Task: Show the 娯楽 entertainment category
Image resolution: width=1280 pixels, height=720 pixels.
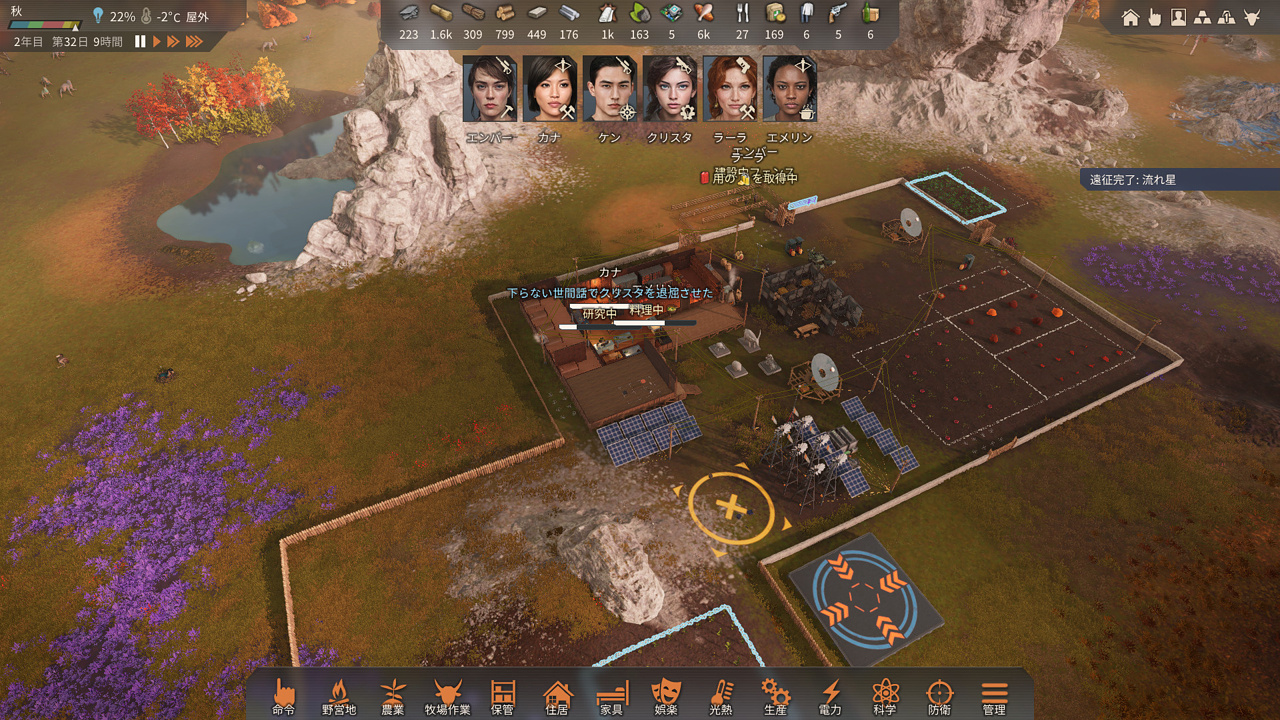Action: click(665, 695)
